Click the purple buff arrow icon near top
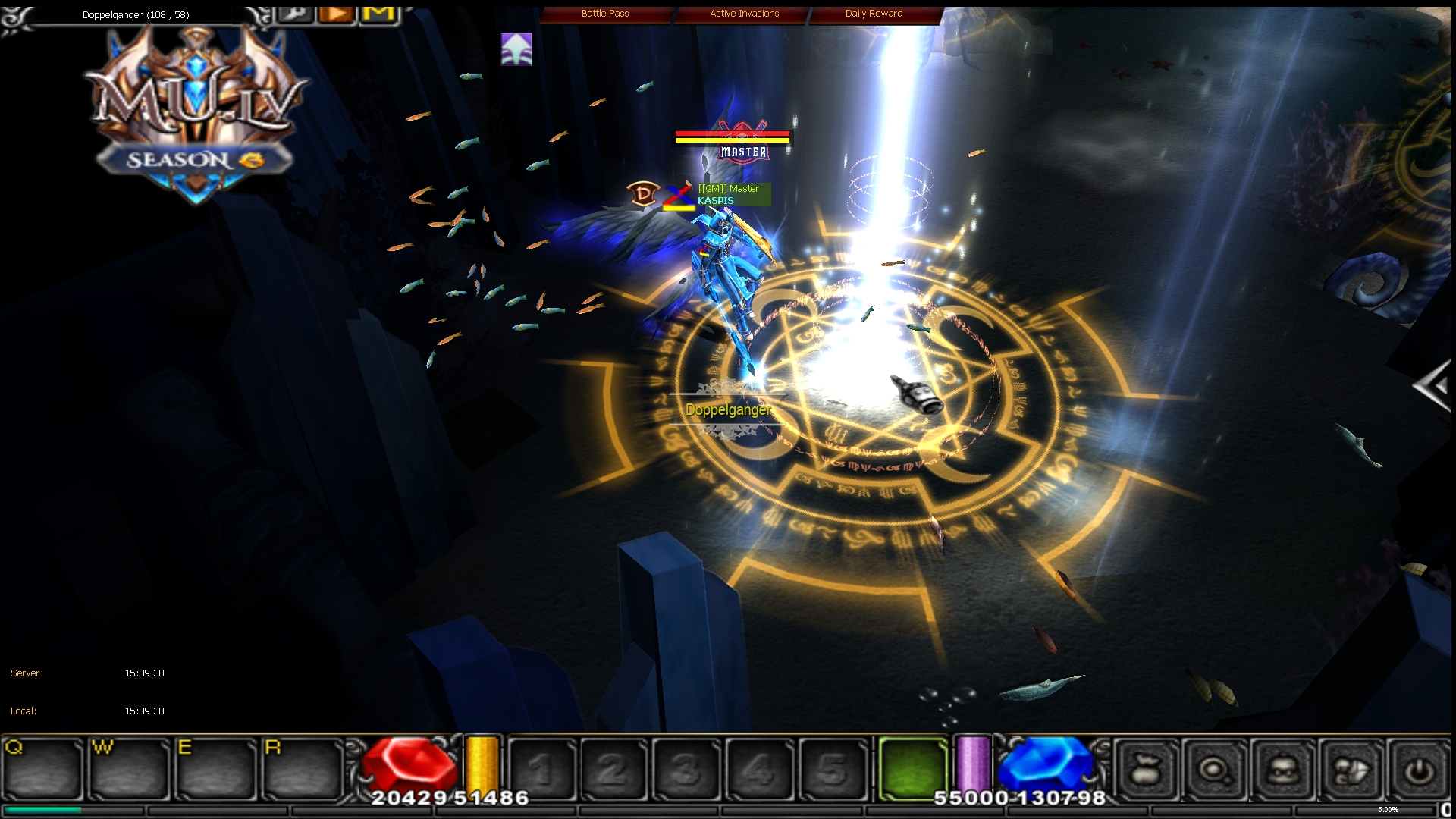The height and width of the screenshot is (819, 1456). pos(516,49)
